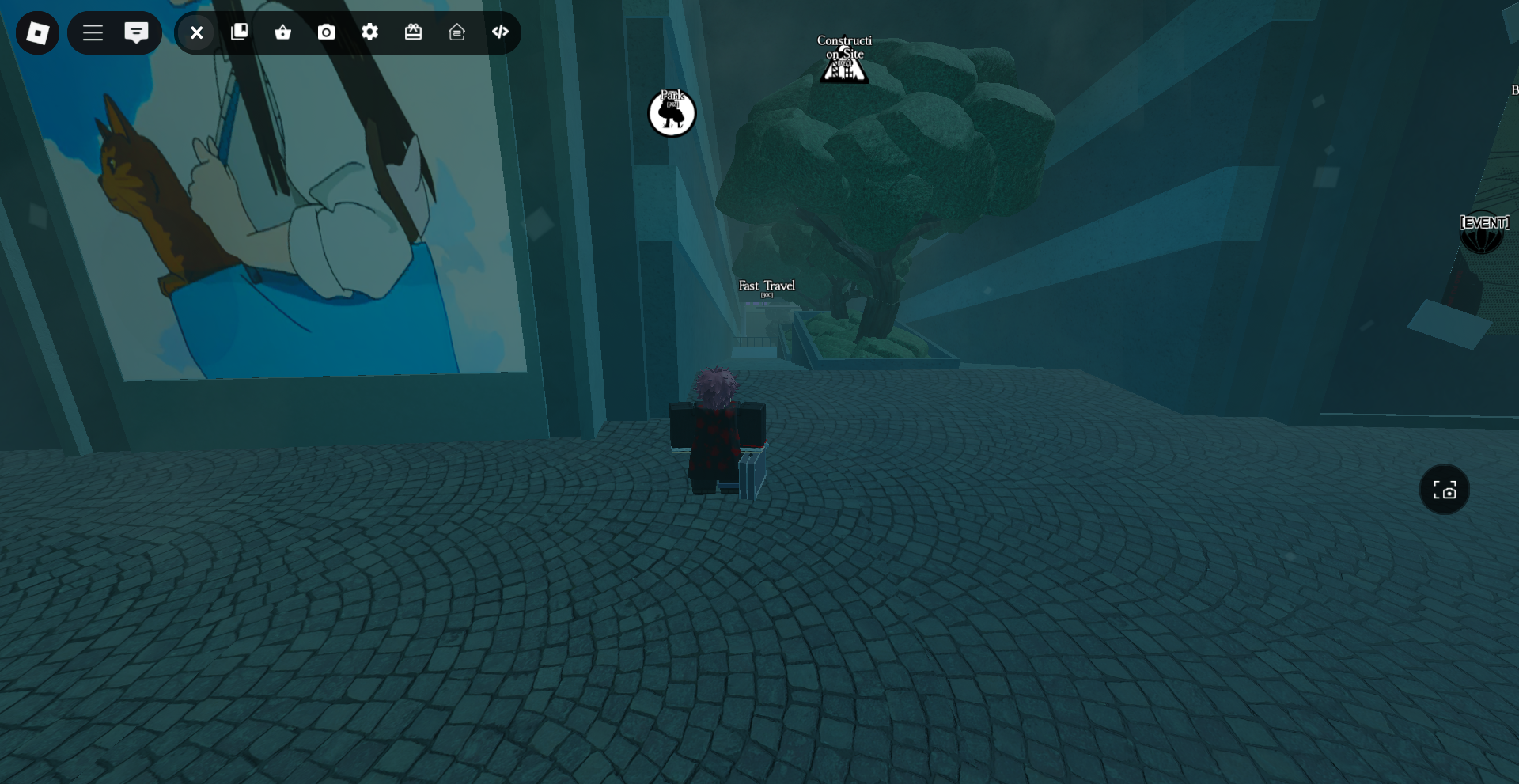Click the Park location marker
Screen dimensions: 1519x784
click(672, 113)
